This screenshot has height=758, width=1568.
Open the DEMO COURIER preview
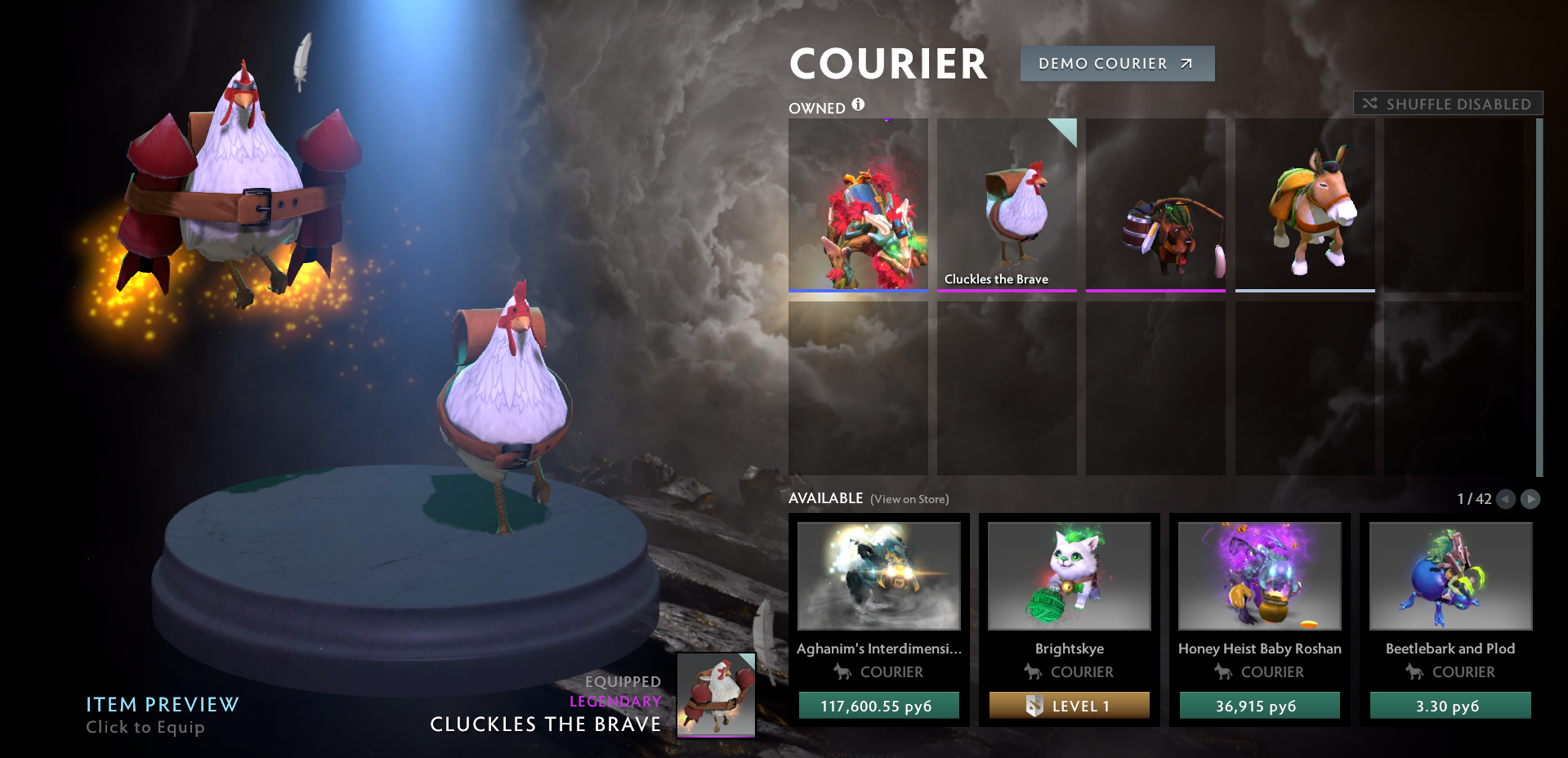click(x=1117, y=63)
